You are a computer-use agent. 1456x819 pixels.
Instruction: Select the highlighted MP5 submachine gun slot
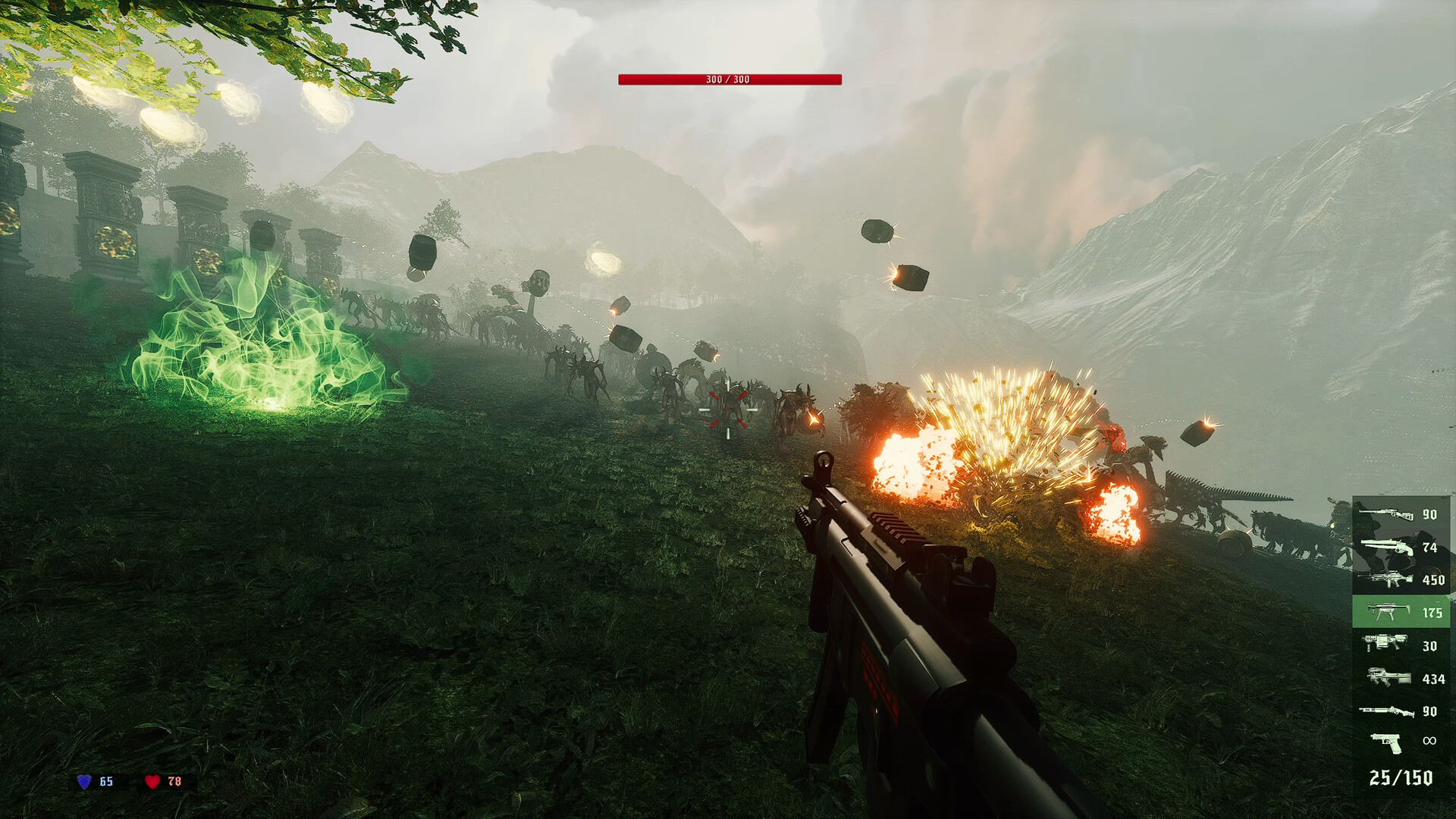tap(1401, 612)
